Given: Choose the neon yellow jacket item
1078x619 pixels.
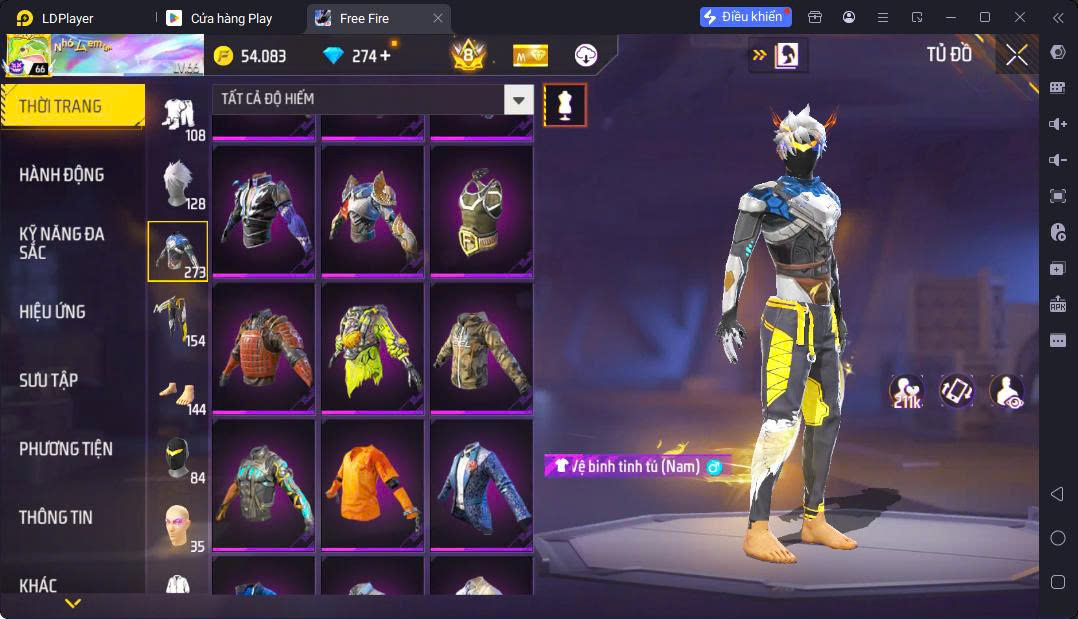Looking at the screenshot, I should 372,346.
